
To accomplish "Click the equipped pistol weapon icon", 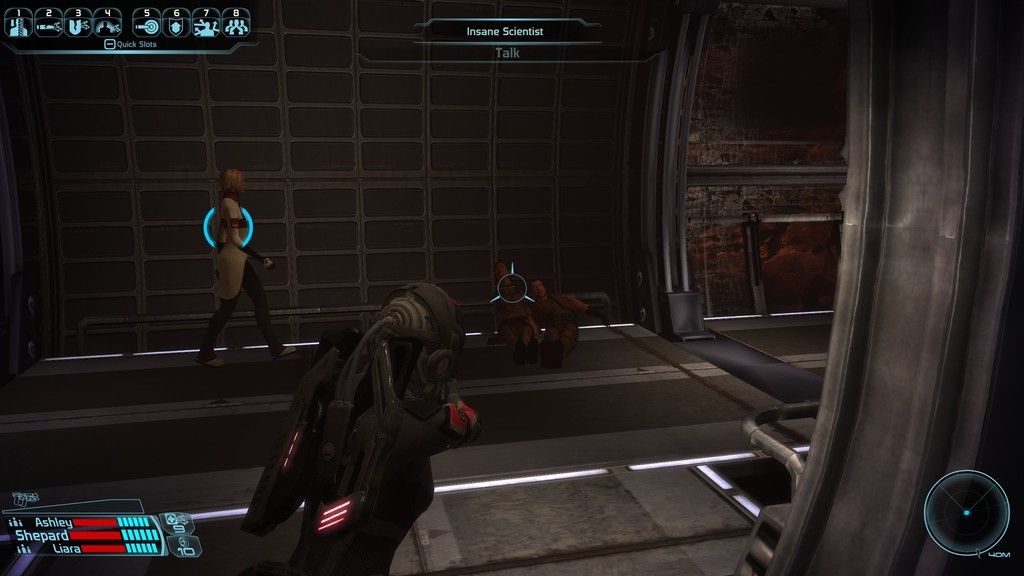I will [x=26, y=500].
